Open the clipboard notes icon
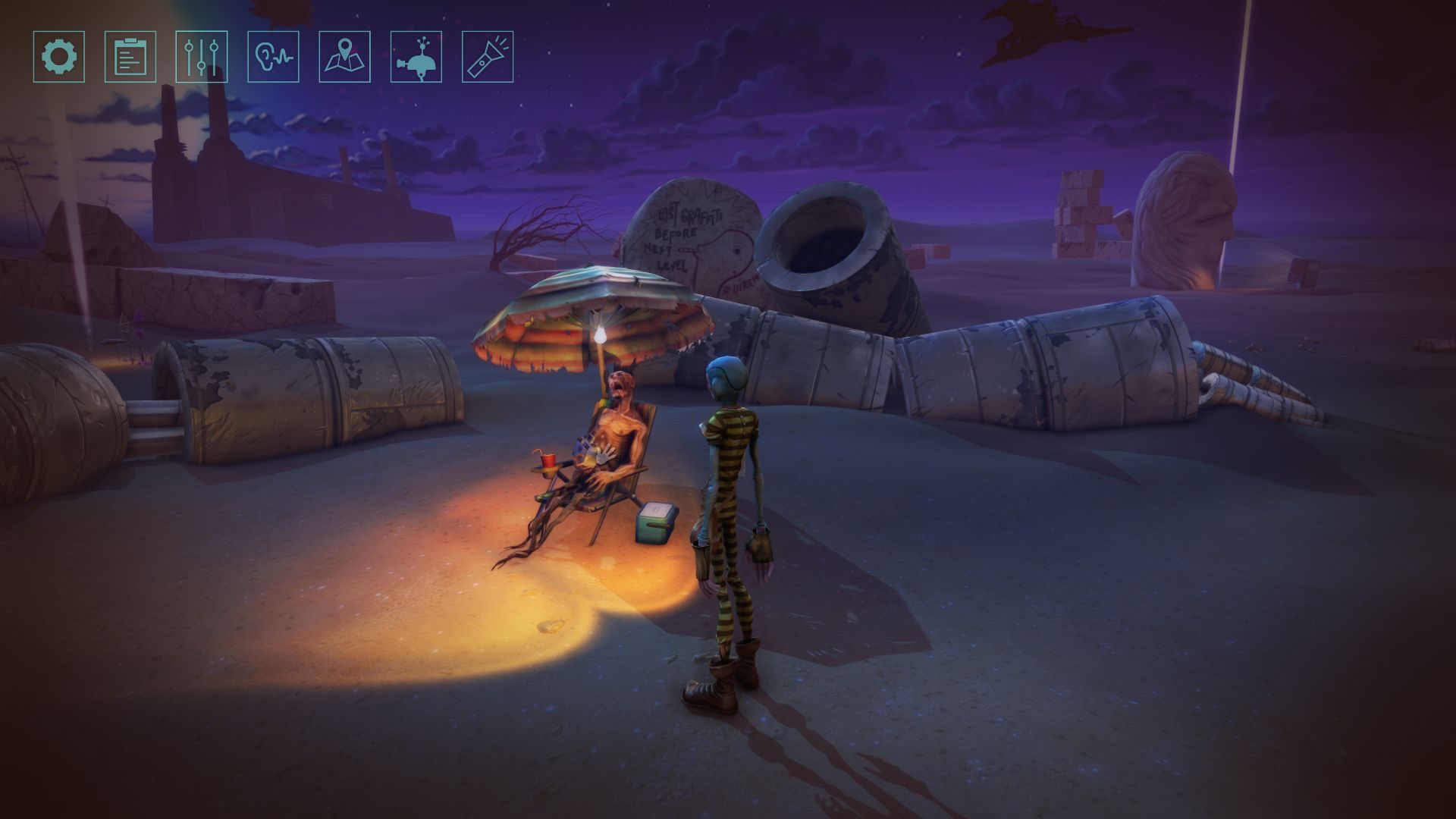This screenshot has width=1456, height=819. point(130,57)
